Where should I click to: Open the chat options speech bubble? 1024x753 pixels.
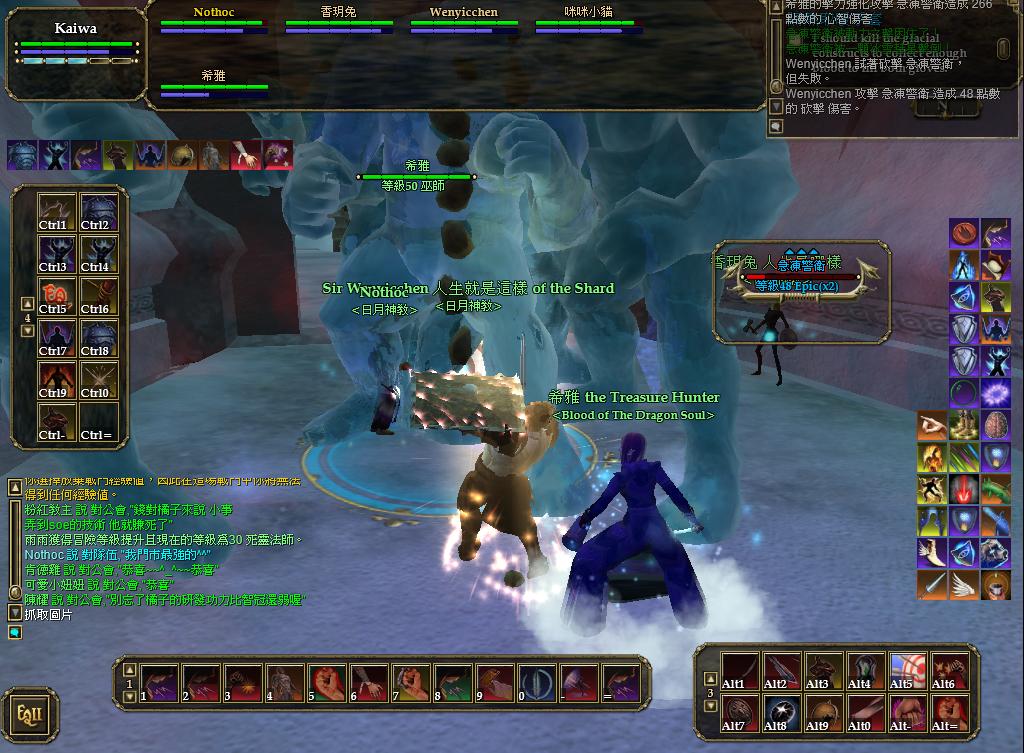pyautogui.click(x=15, y=632)
